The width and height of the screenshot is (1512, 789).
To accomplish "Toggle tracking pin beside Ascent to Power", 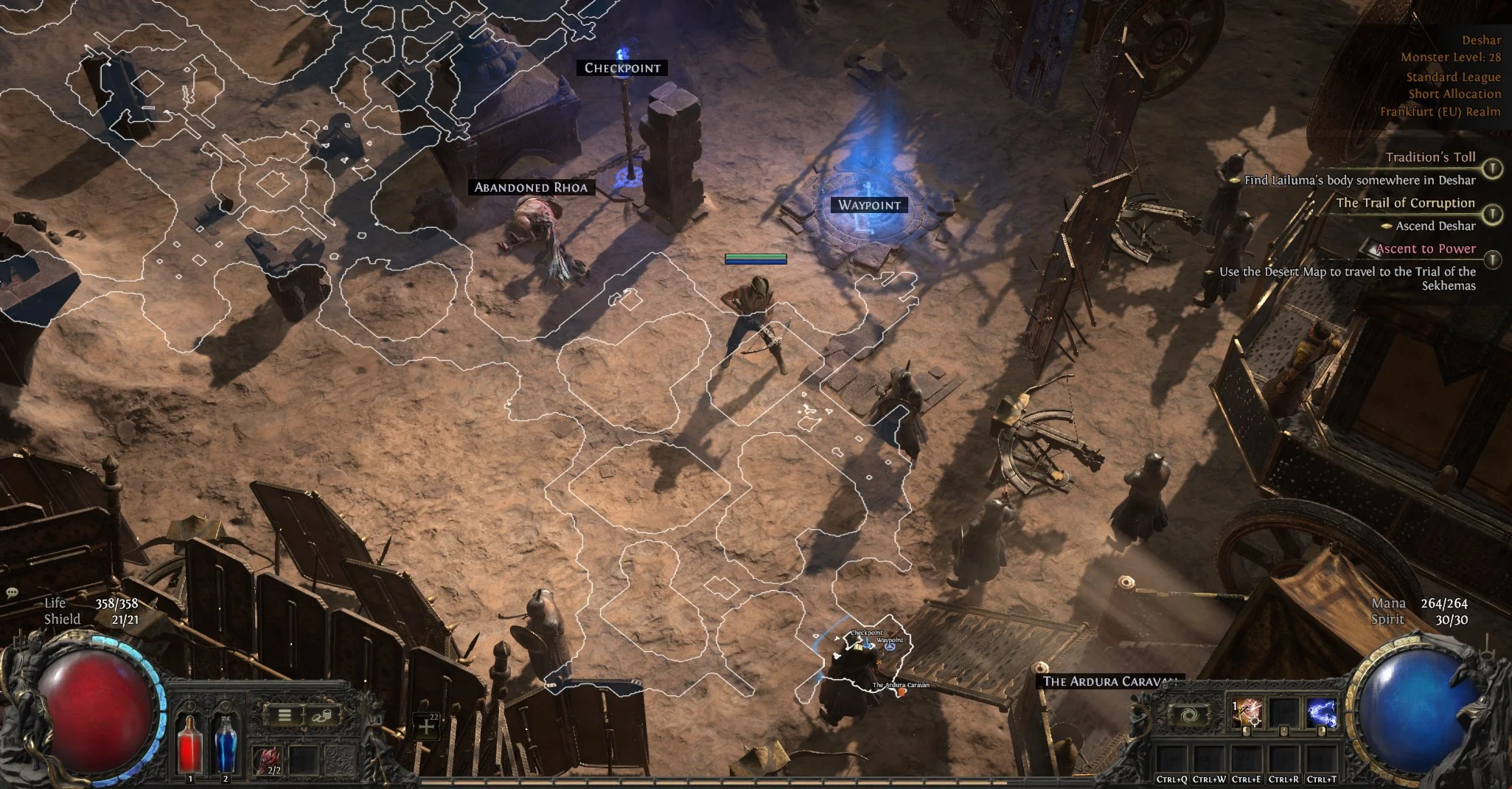I will coord(1492,260).
